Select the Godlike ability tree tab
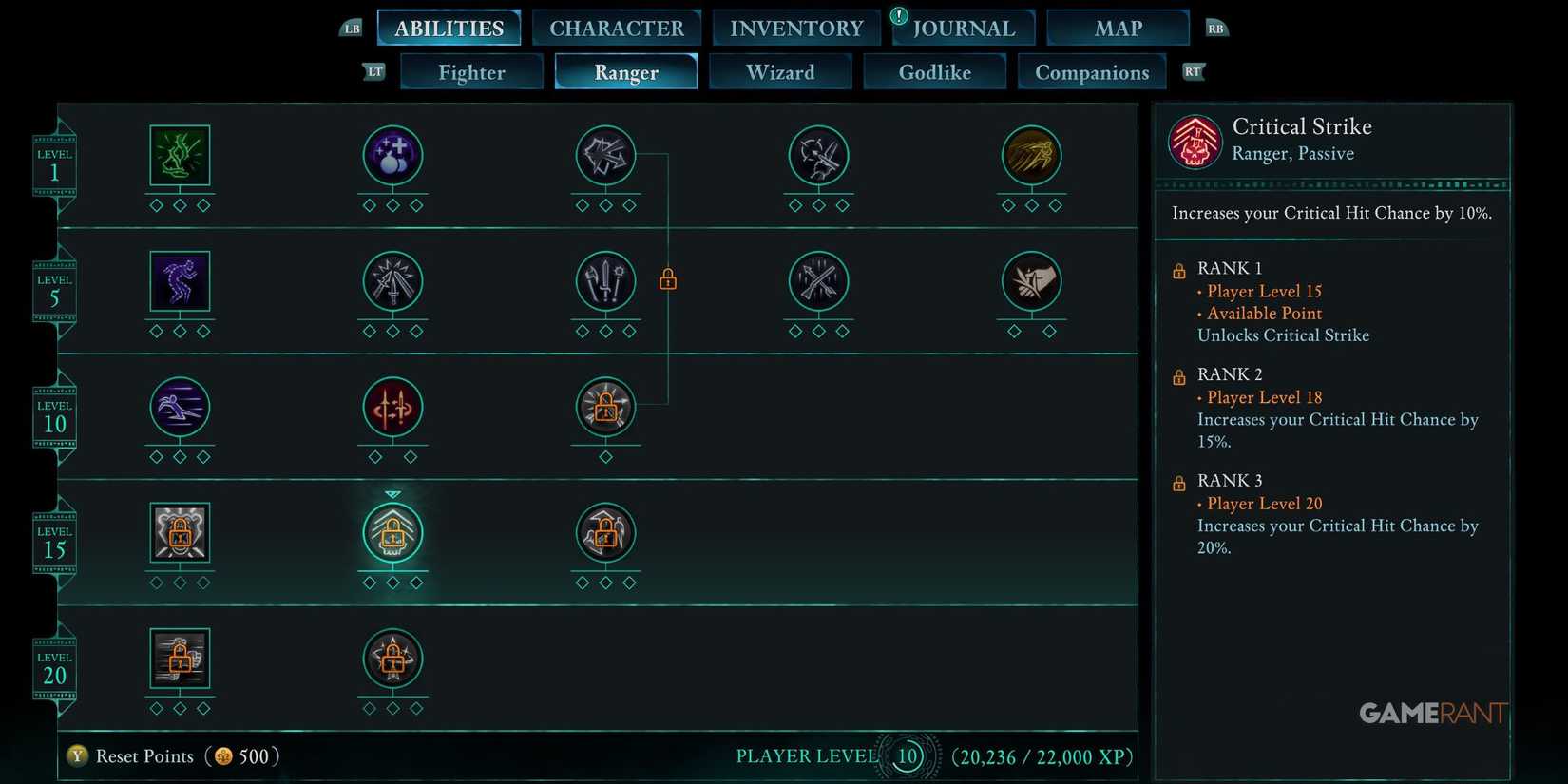The height and width of the screenshot is (784, 1568). click(934, 71)
